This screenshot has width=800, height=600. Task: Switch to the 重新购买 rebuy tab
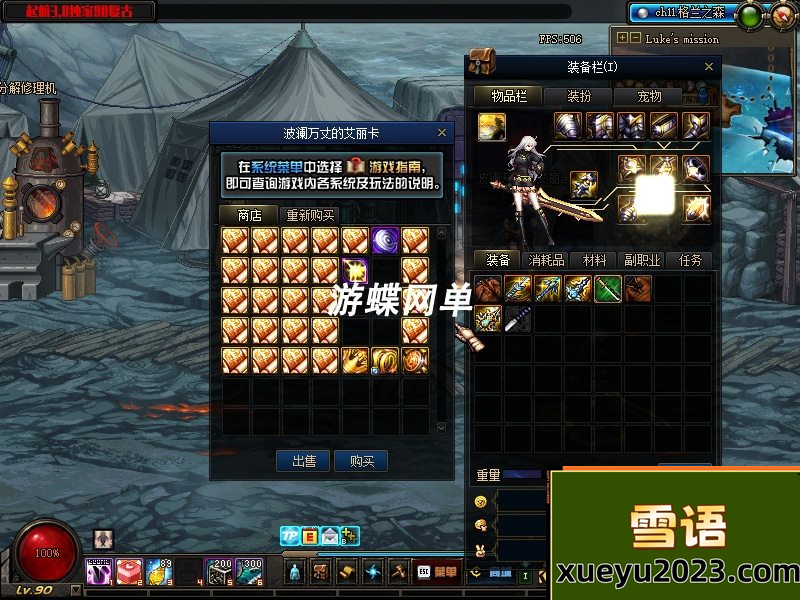click(310, 215)
